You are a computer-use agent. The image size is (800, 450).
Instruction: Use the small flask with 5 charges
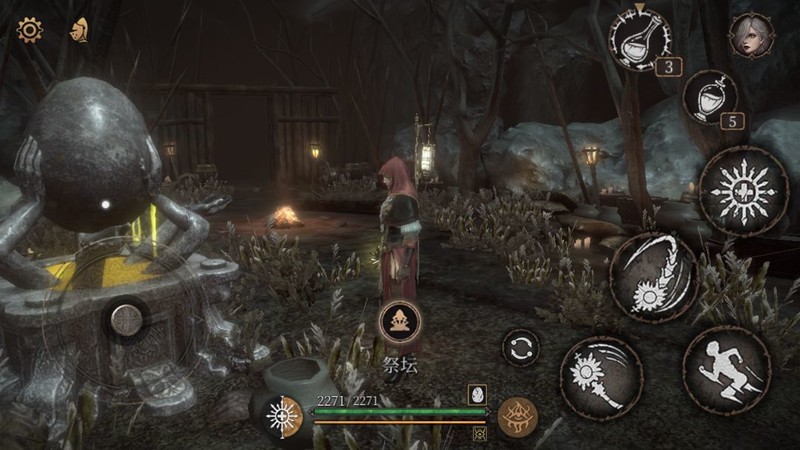point(710,97)
